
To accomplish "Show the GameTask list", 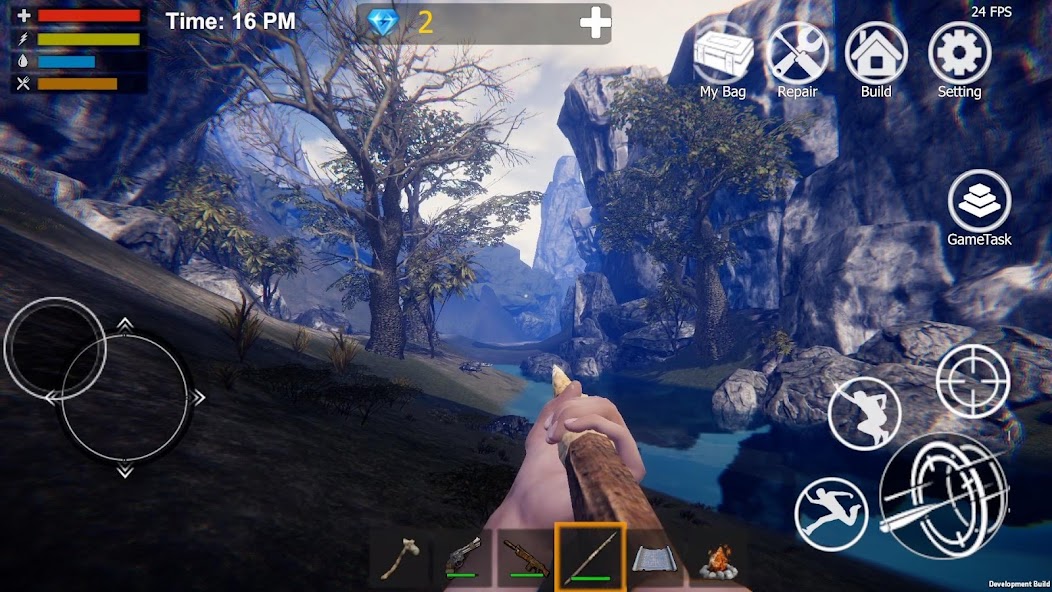I will coord(979,202).
